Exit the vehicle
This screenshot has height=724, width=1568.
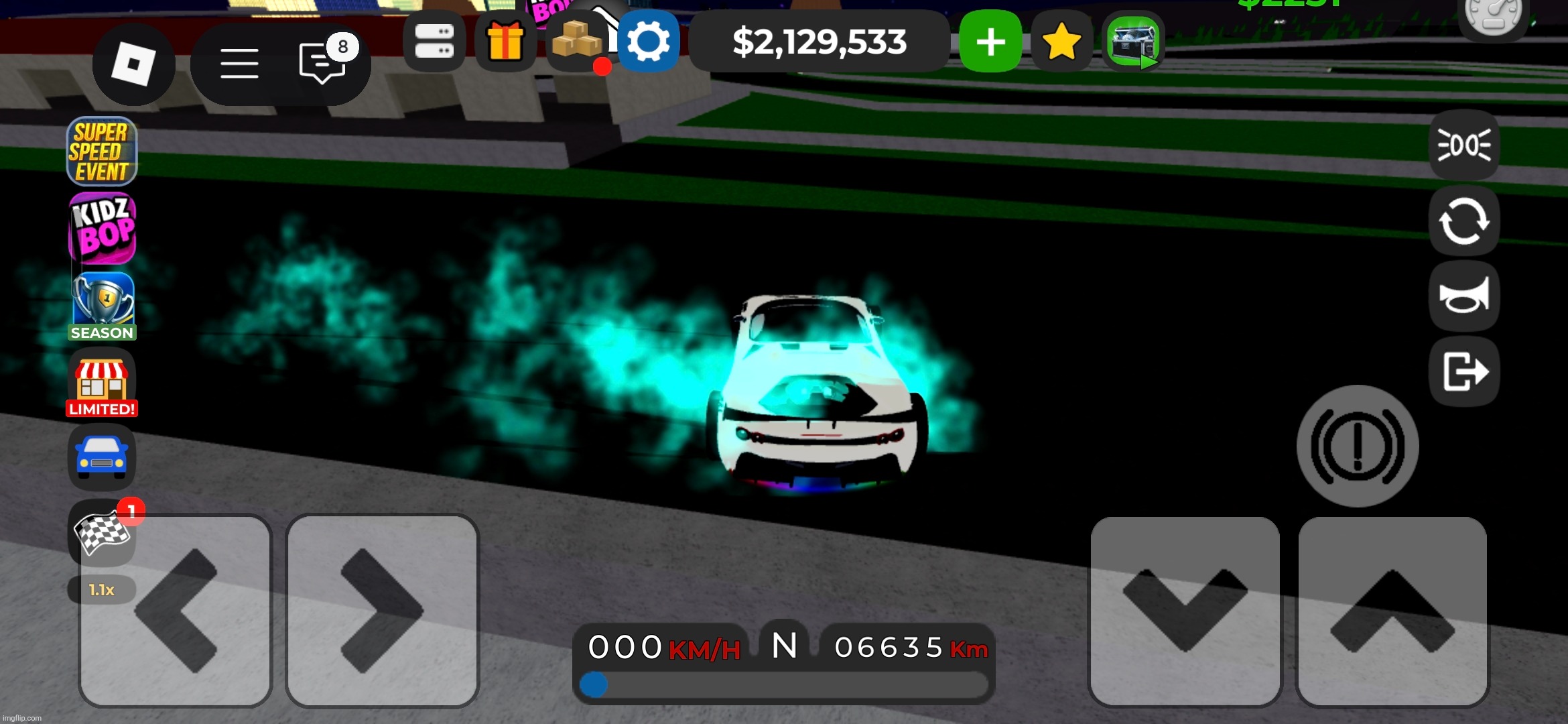1464,371
